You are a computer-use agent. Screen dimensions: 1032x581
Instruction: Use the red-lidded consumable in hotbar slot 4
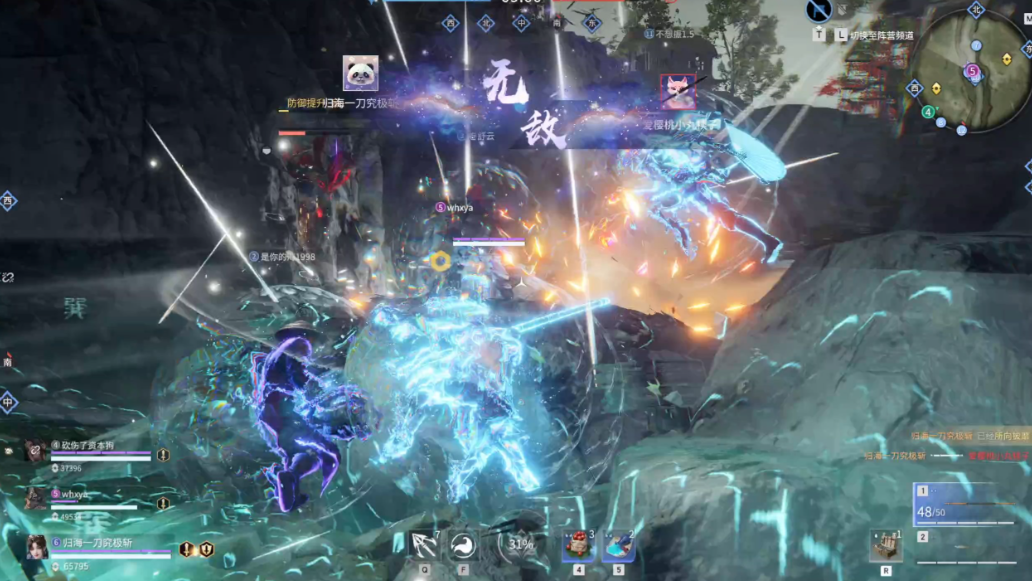[x=579, y=545]
